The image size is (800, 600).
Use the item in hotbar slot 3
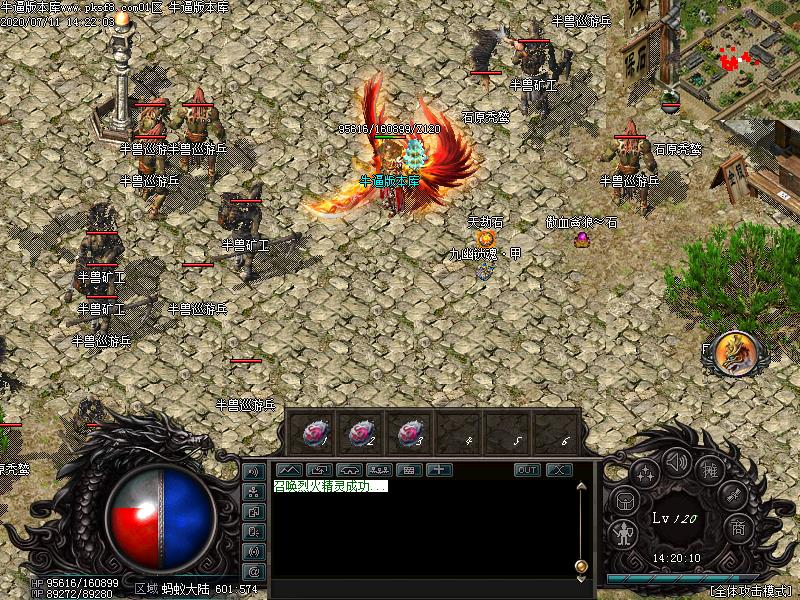(x=410, y=433)
